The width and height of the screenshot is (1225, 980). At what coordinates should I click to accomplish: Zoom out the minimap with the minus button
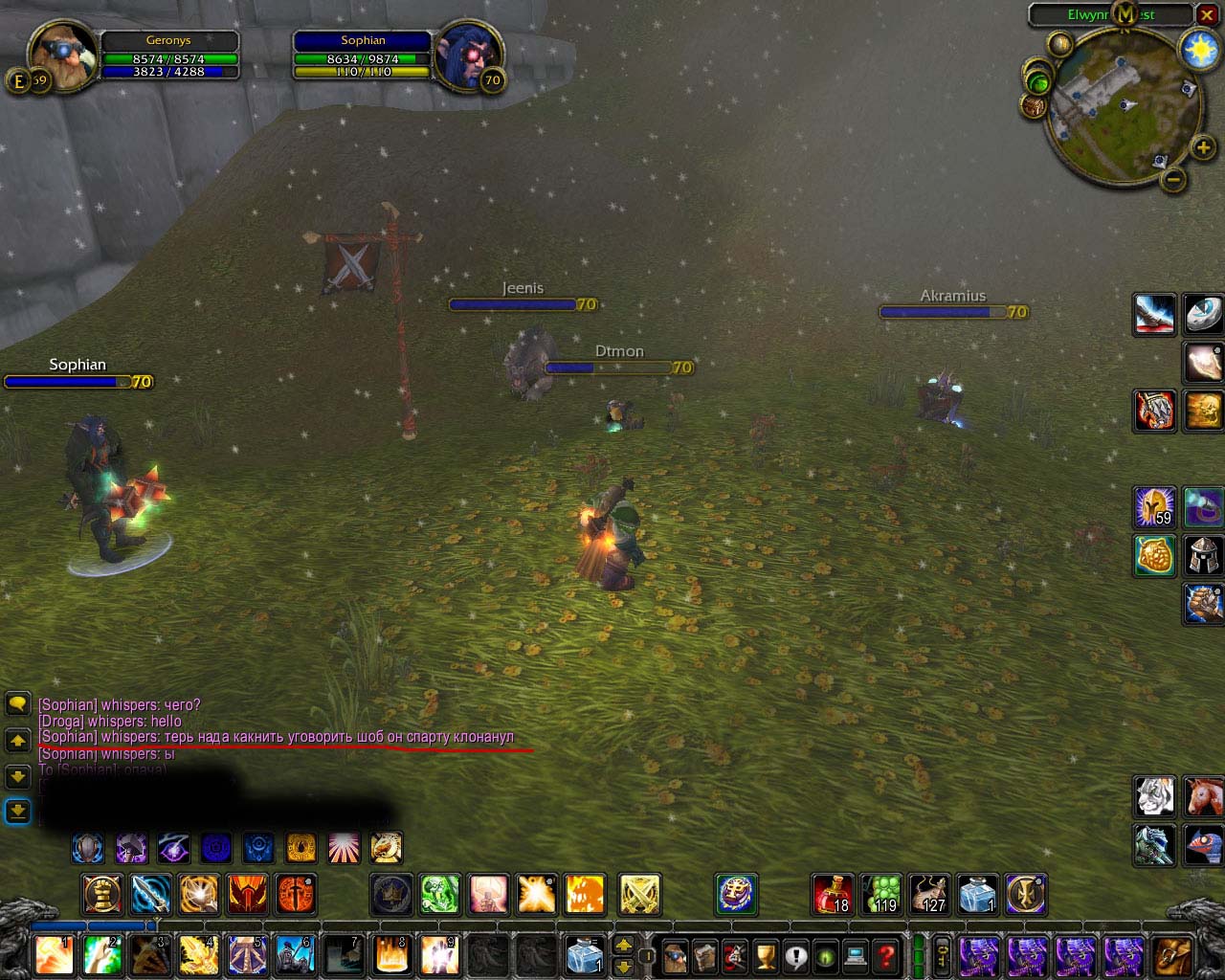click(1173, 179)
